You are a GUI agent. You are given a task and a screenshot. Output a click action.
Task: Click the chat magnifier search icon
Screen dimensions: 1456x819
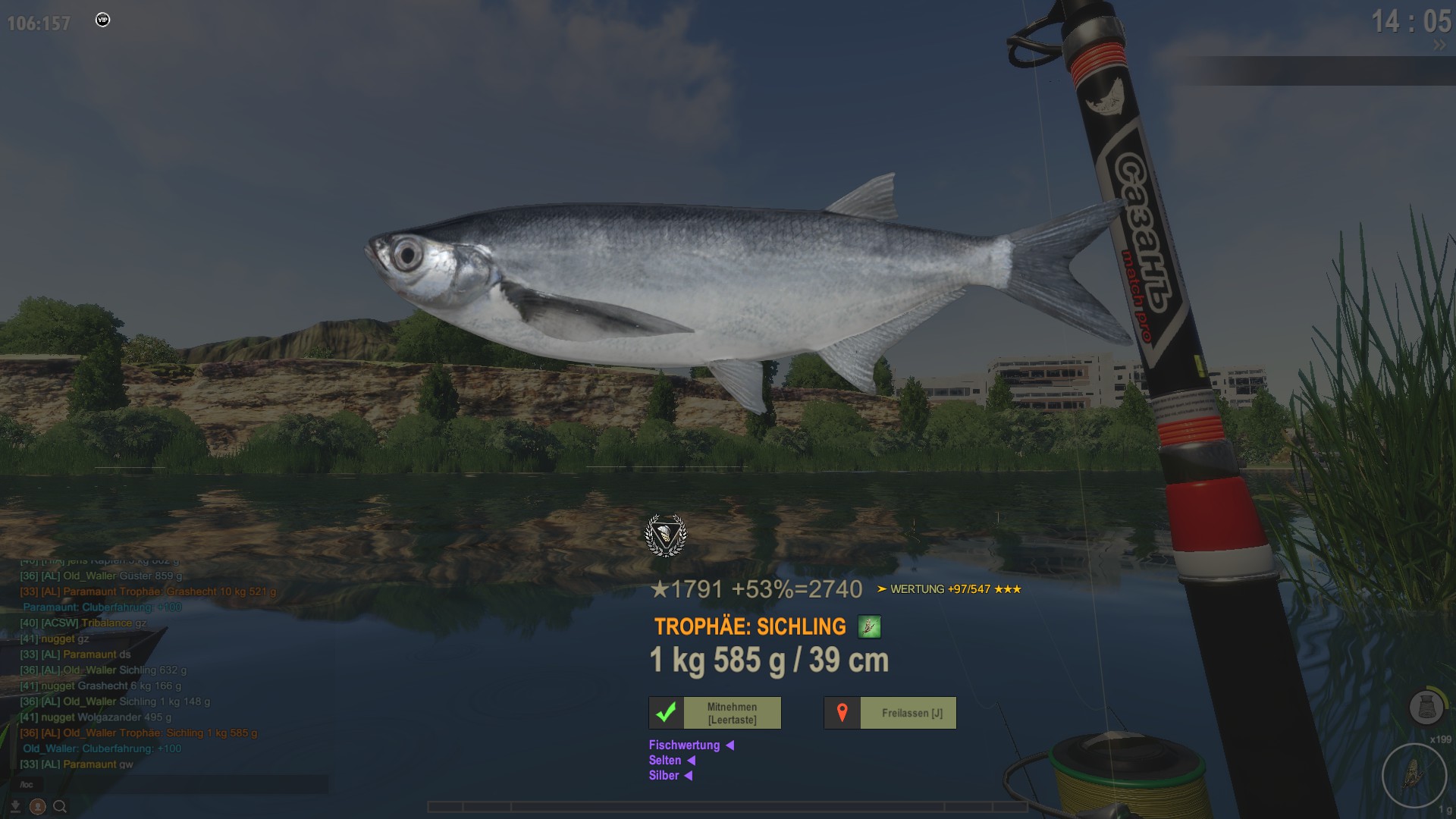pyautogui.click(x=60, y=807)
